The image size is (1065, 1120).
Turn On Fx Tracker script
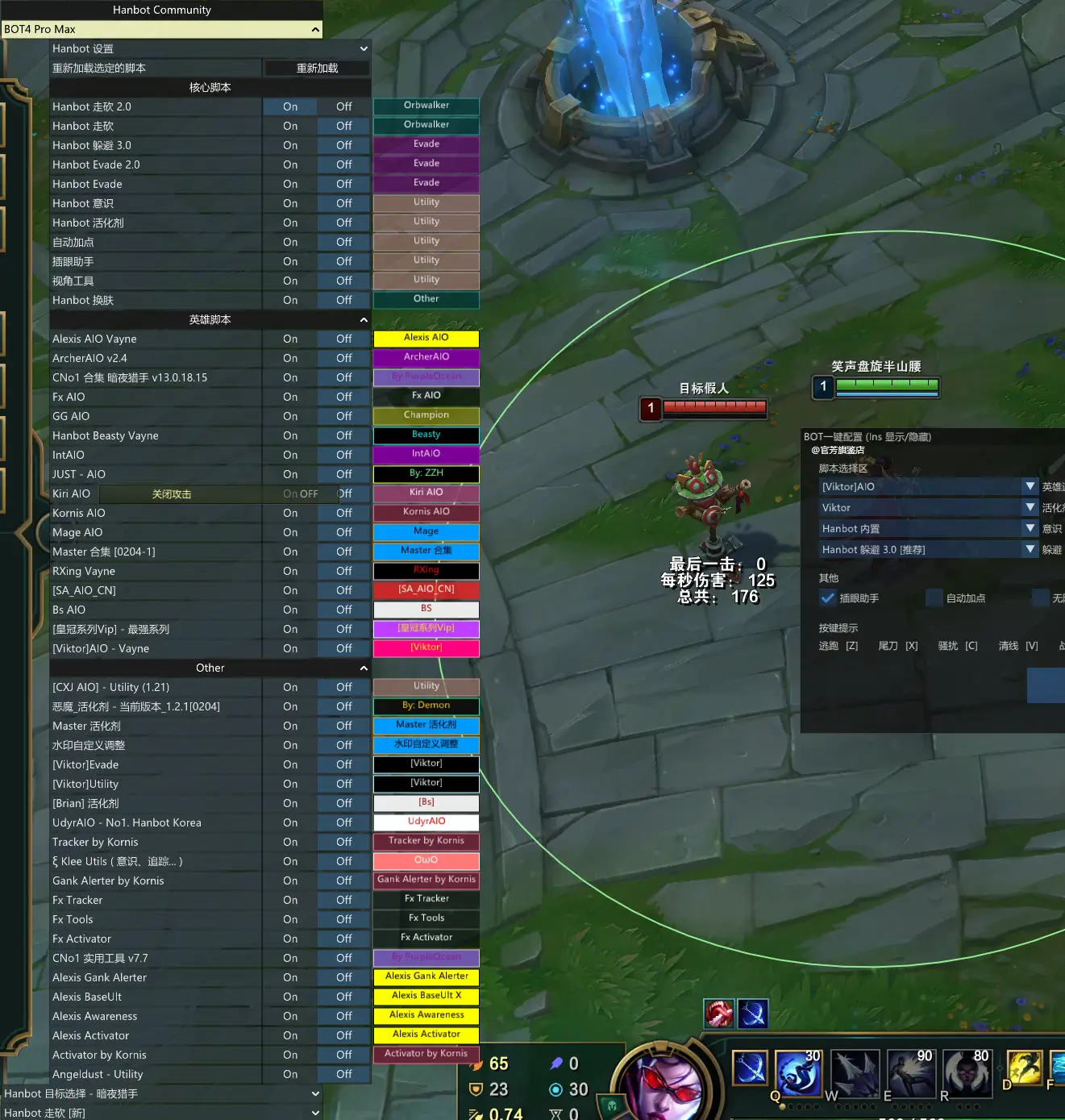[x=290, y=901]
